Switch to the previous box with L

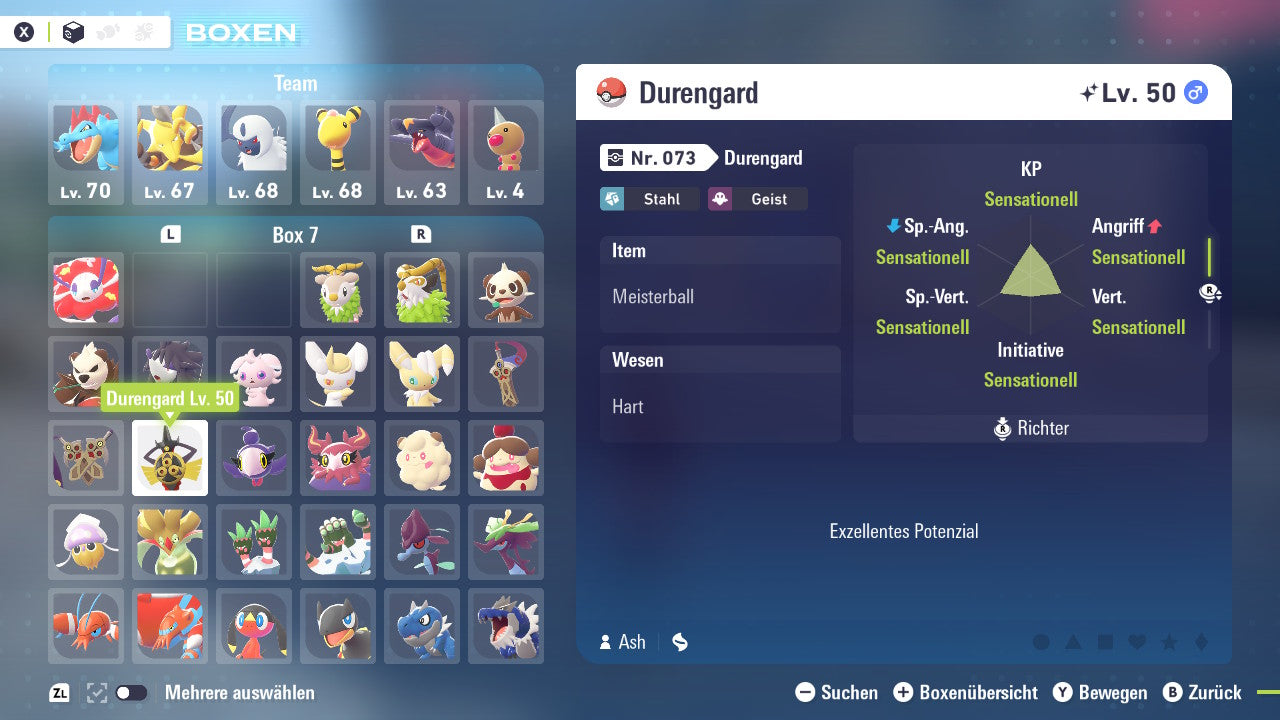(171, 234)
